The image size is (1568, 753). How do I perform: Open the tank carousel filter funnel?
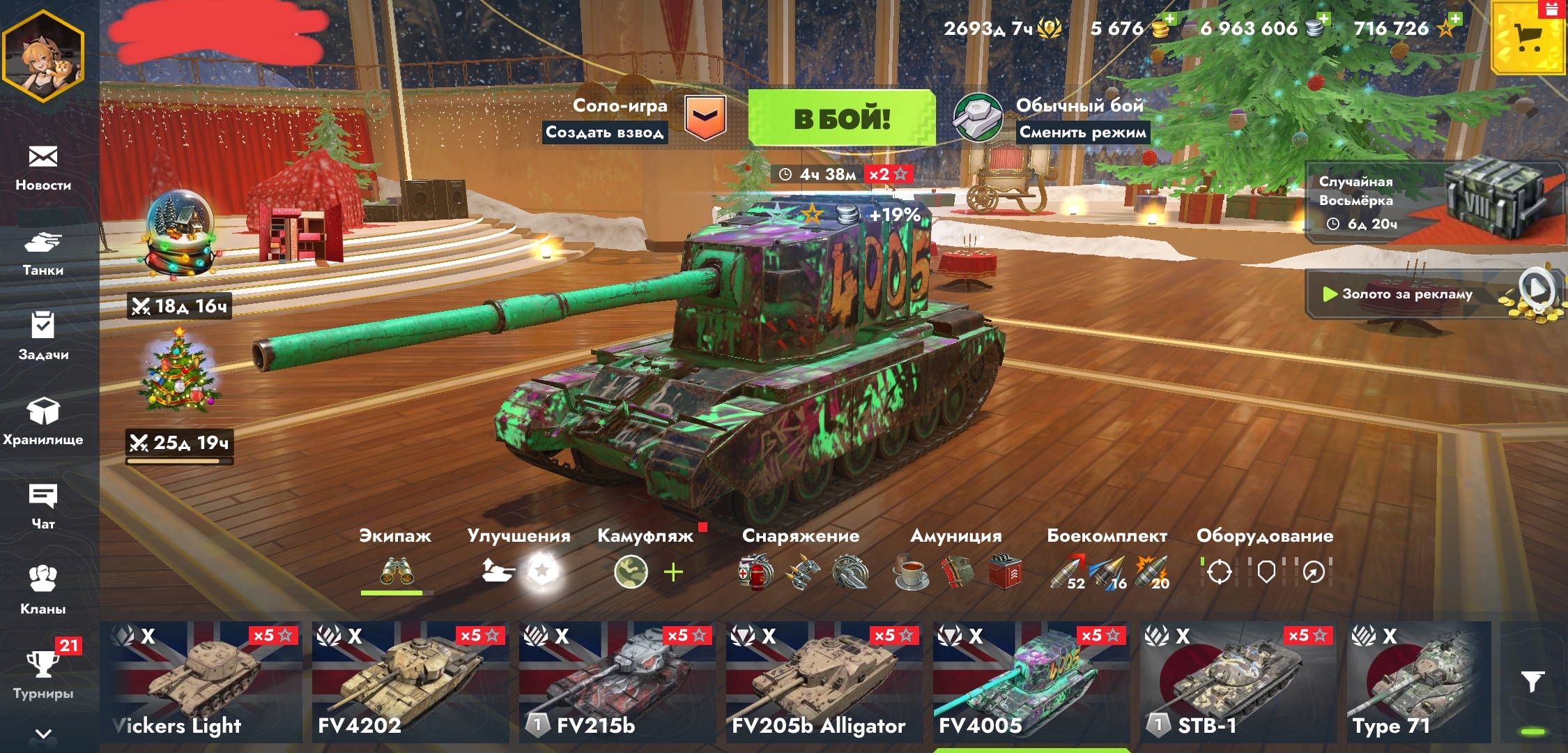click(x=1532, y=681)
